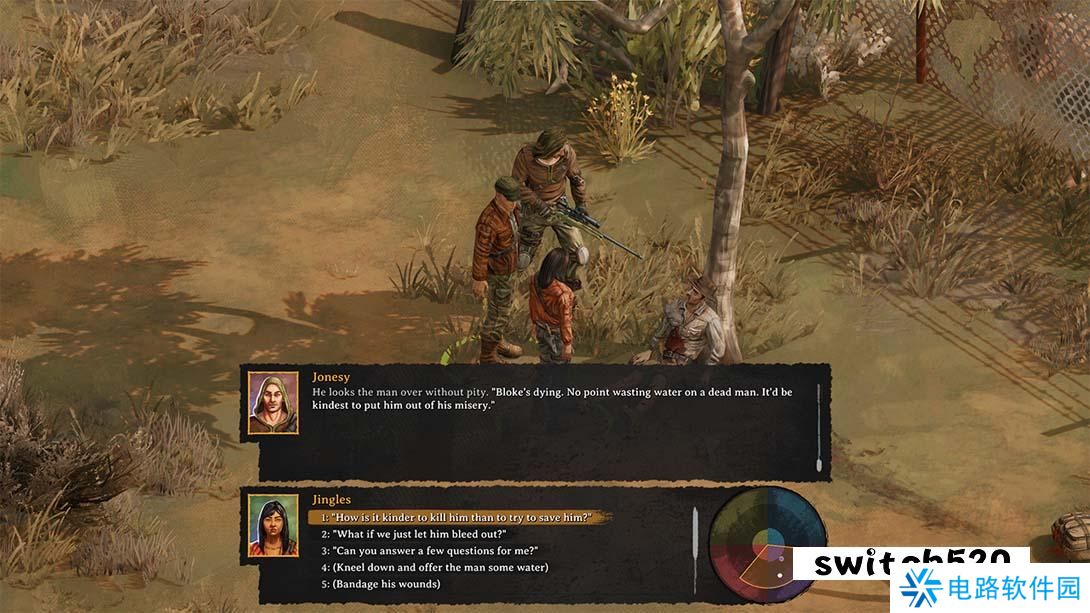Click Jingles' character portrait
This screenshot has height=613, width=1090.
pos(273,525)
